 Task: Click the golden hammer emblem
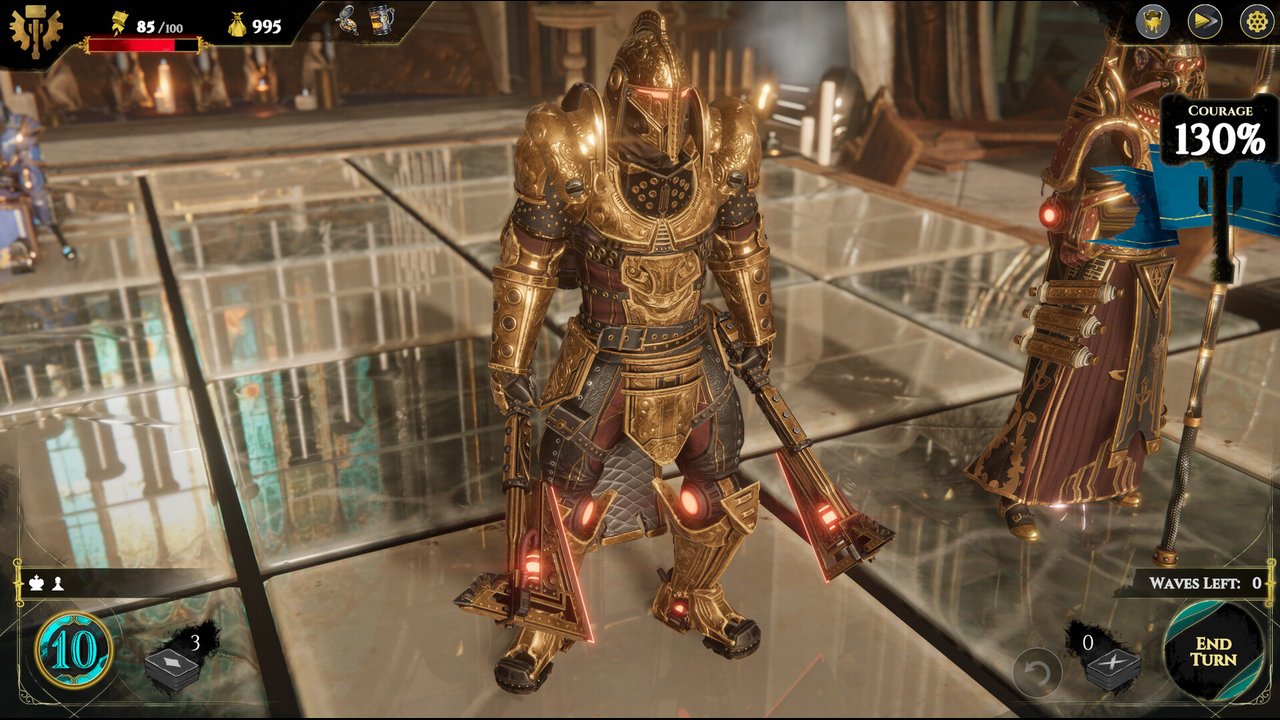click(34, 30)
